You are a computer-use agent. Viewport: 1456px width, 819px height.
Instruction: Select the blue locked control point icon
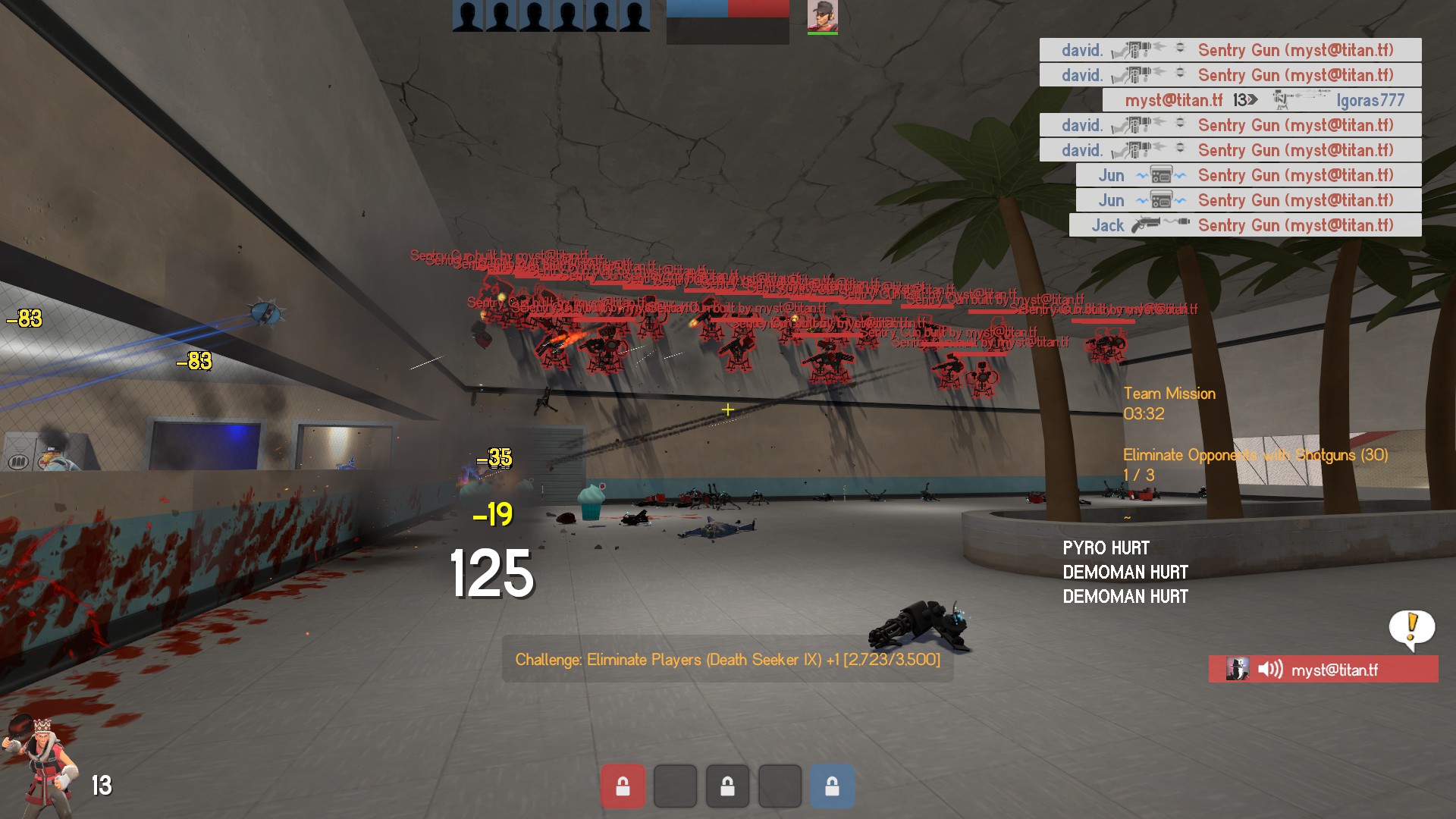[832, 786]
